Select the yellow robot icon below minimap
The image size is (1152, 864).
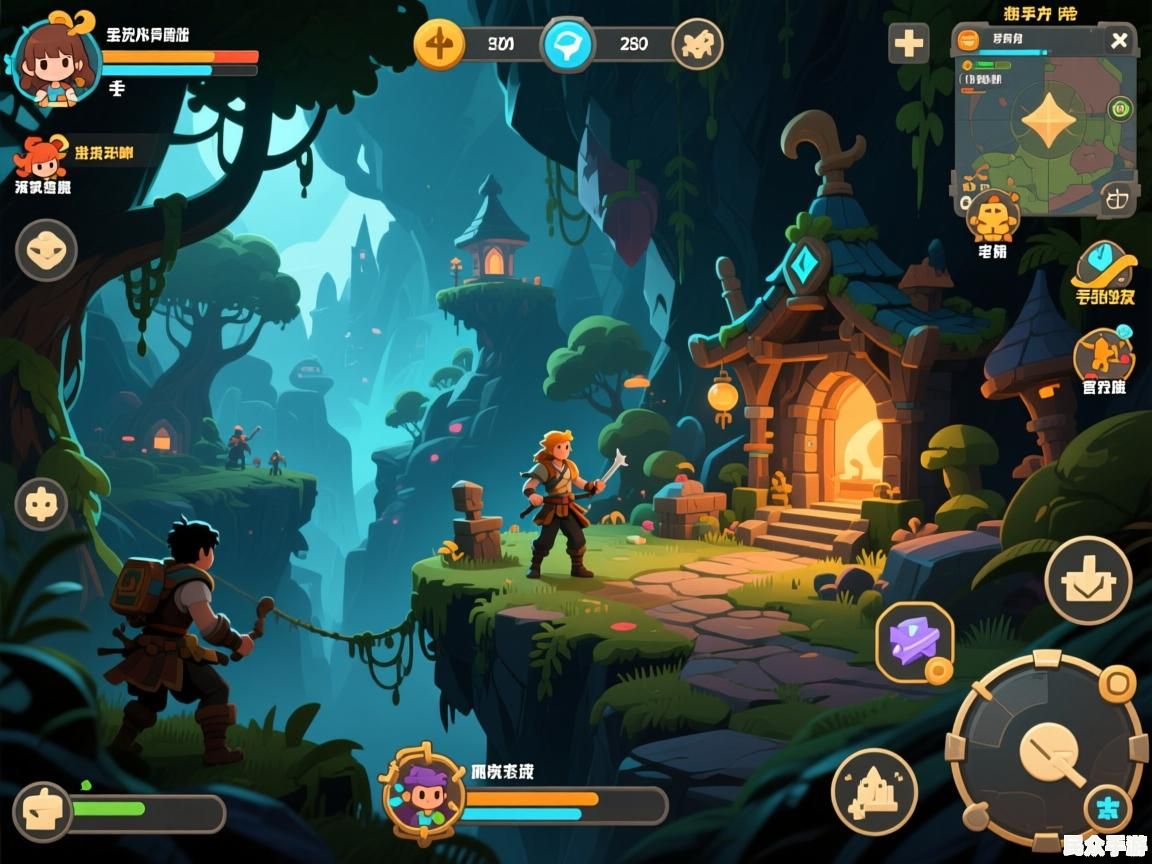point(993,215)
